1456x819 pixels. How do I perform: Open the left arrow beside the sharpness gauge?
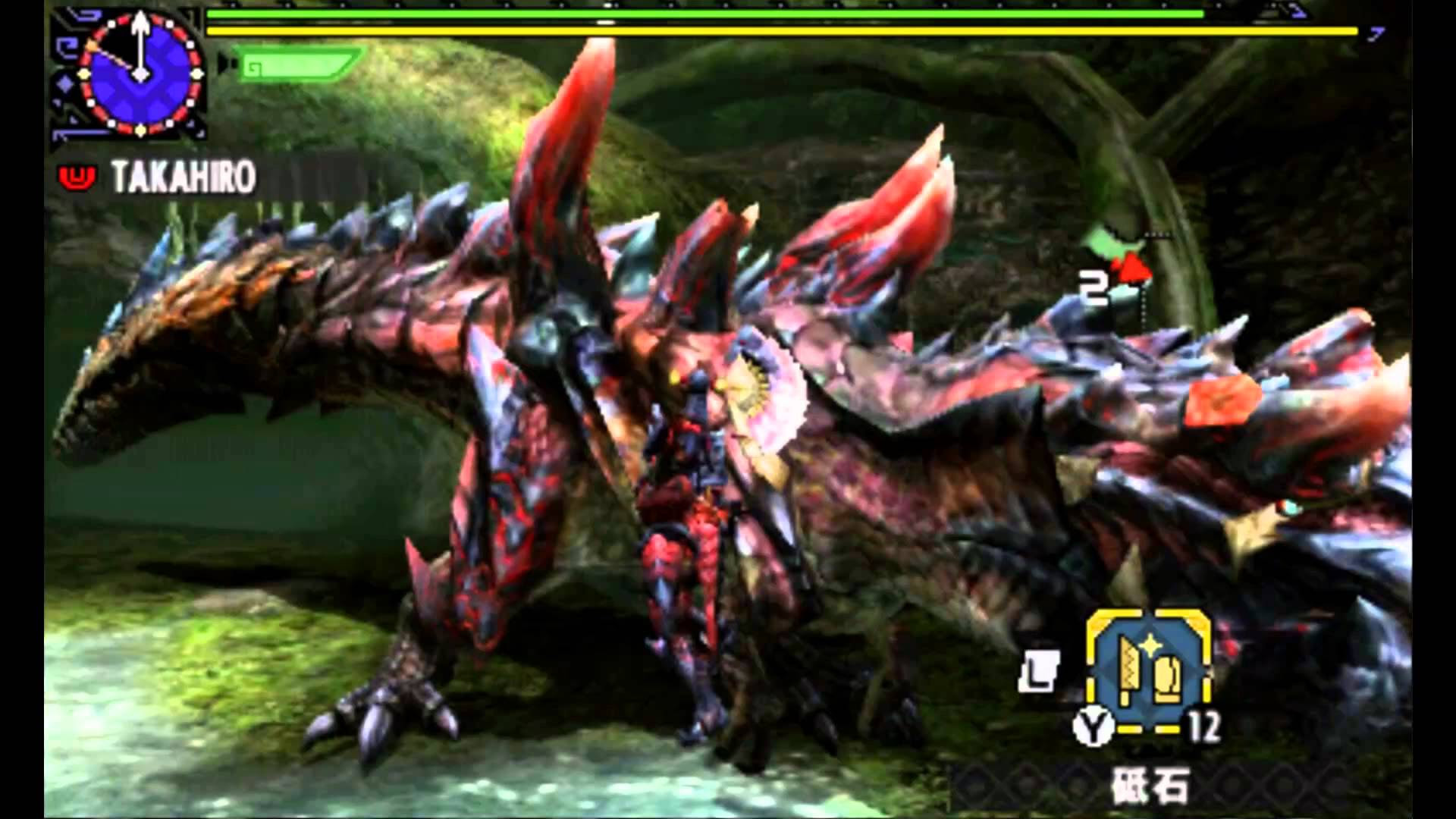coord(222,64)
